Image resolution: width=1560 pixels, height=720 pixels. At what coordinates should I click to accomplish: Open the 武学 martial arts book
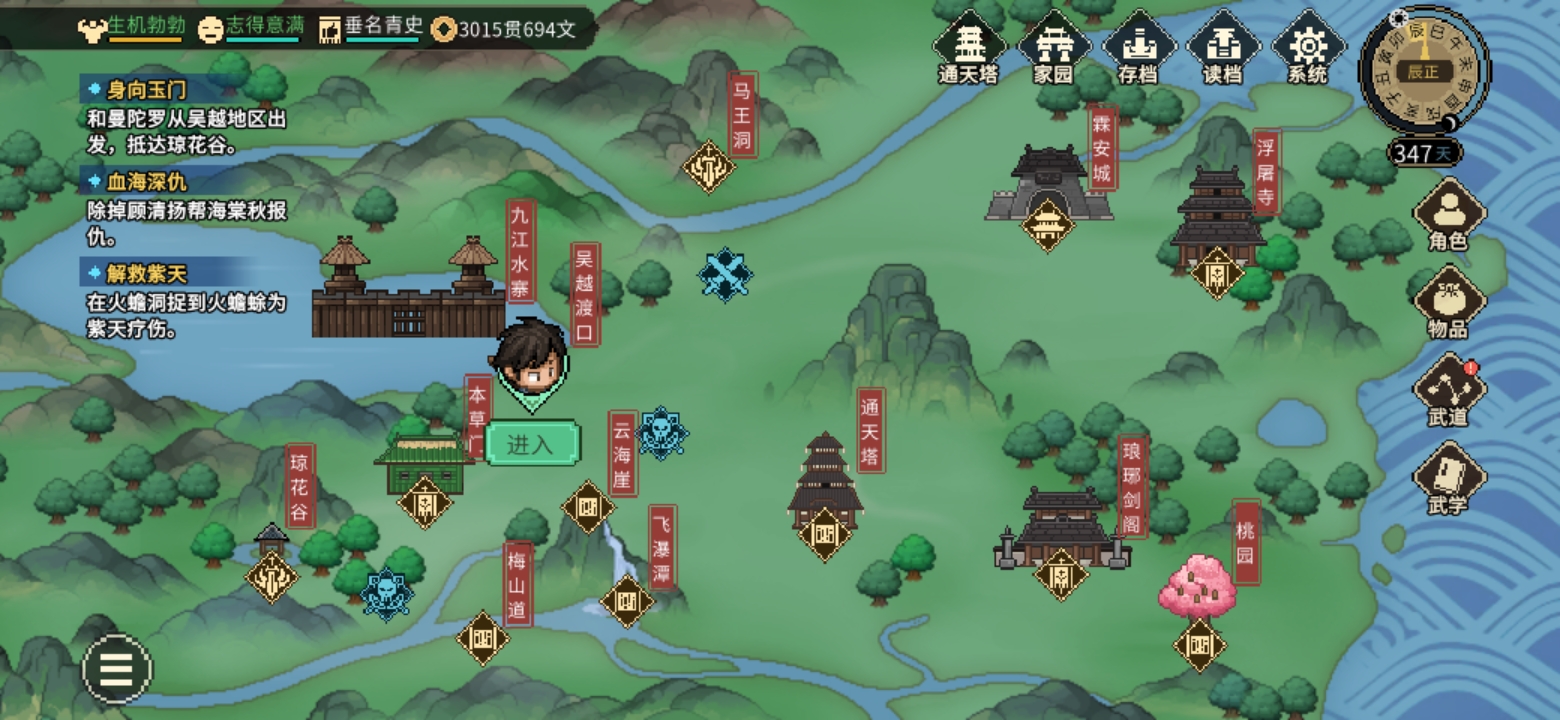click(1448, 478)
